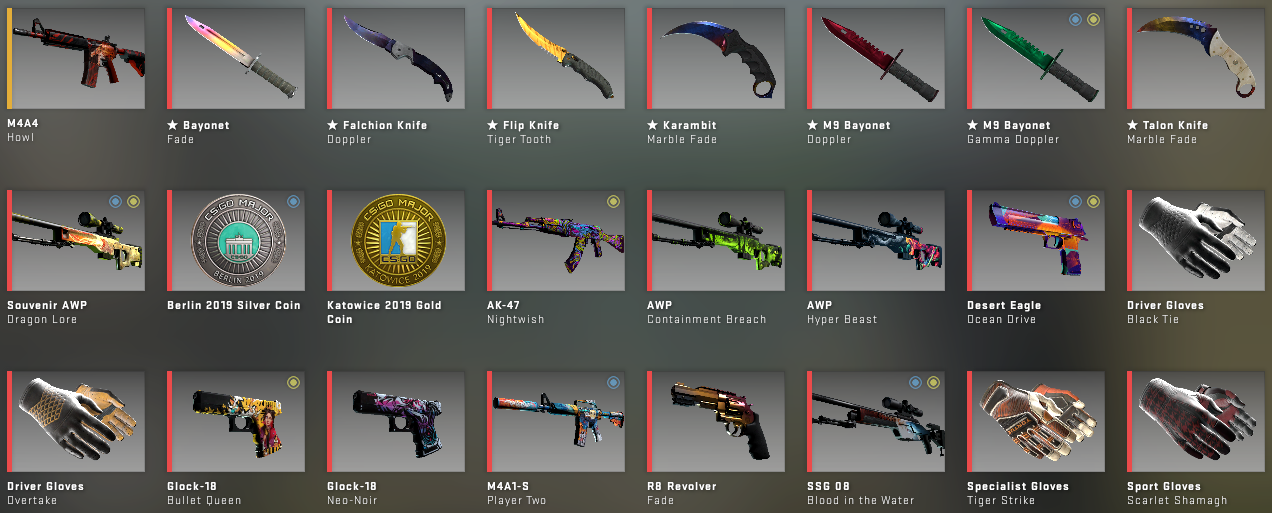Pick the Karambit Marble Fade
1272x513 pixels.
pos(716,58)
